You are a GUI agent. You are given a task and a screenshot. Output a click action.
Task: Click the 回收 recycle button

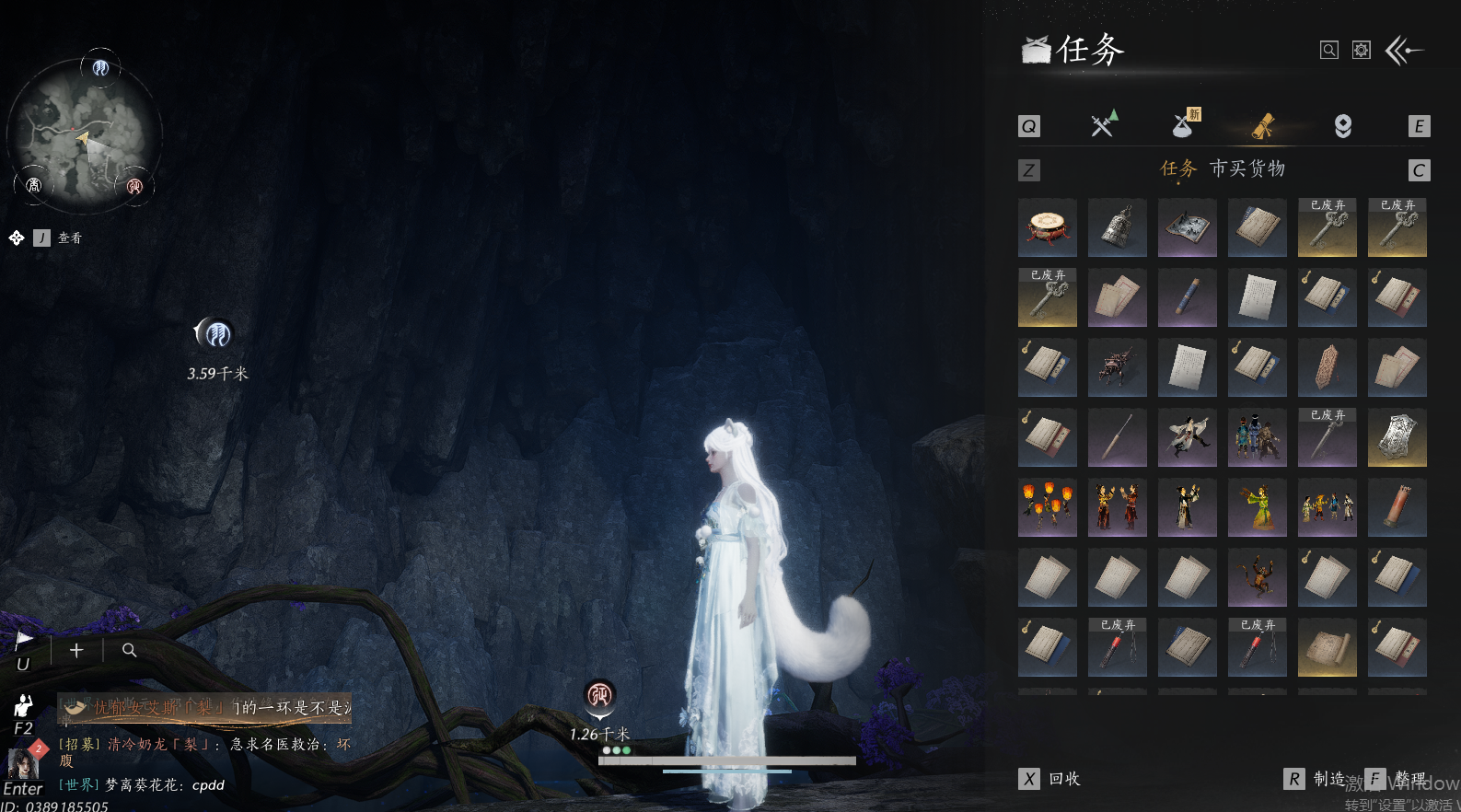click(1051, 779)
